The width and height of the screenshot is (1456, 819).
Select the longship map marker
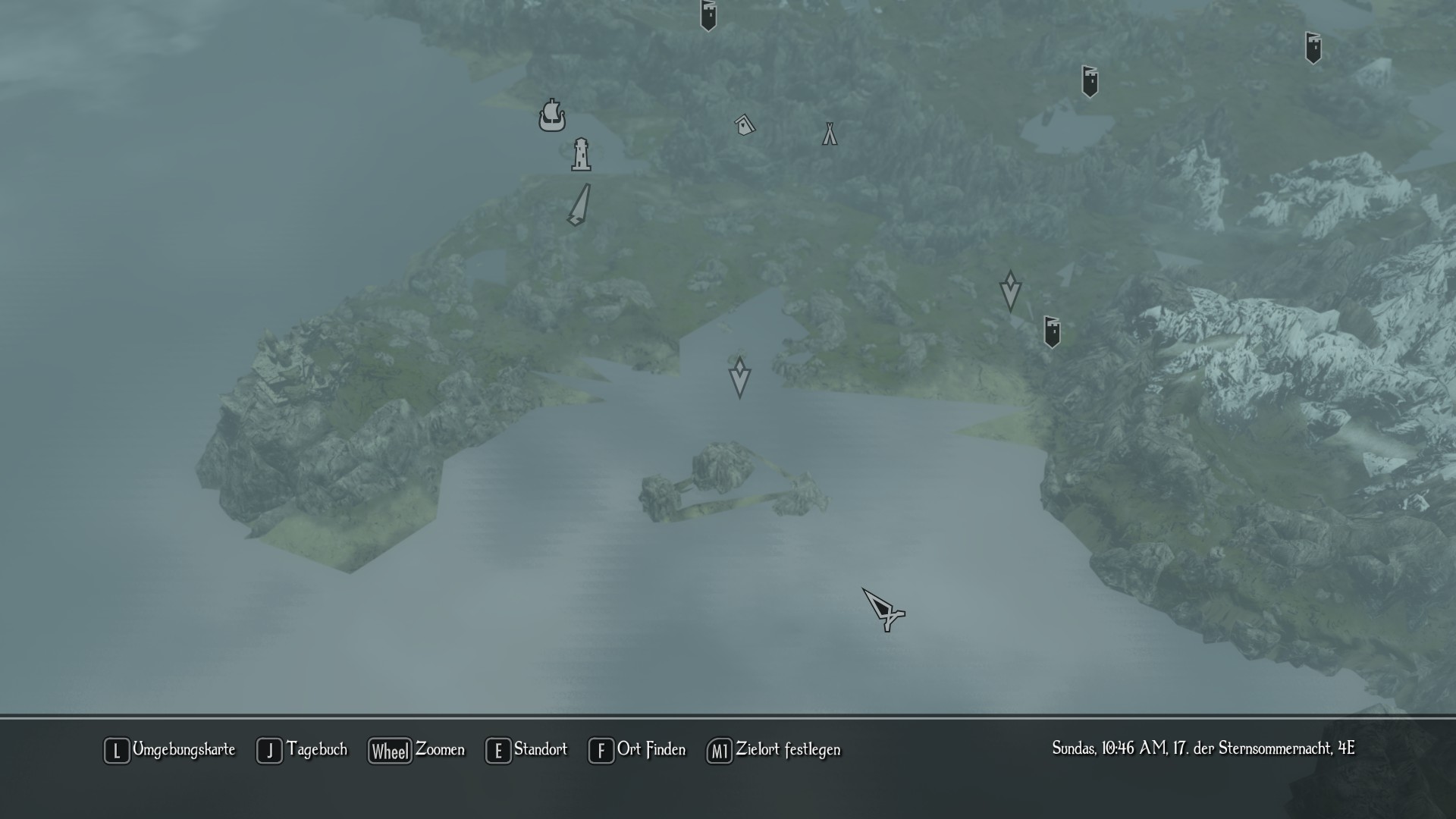[552, 115]
